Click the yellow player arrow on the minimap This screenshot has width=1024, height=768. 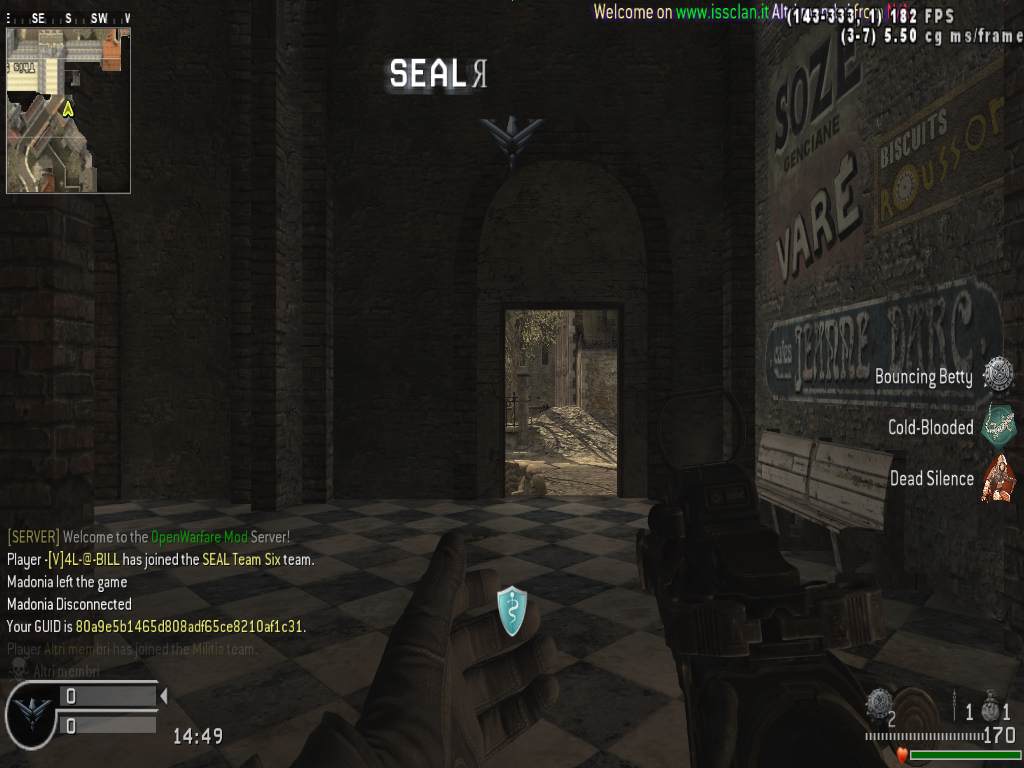[x=68, y=108]
